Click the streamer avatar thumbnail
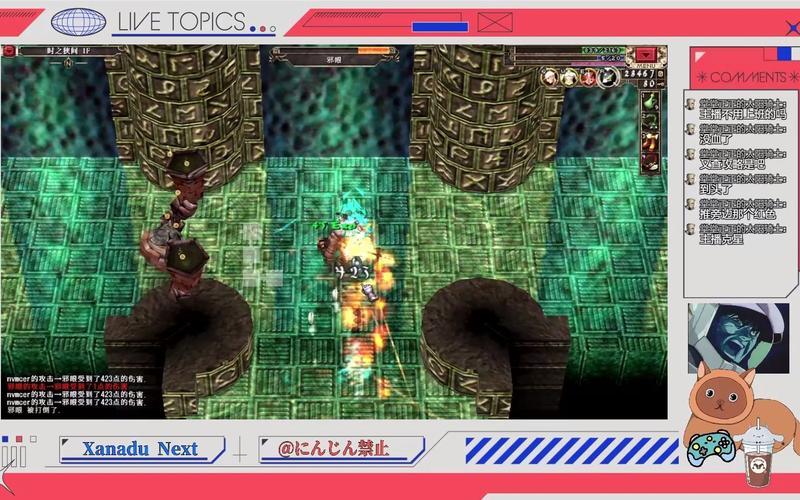Viewport: 800px width, 500px height. tap(737, 338)
